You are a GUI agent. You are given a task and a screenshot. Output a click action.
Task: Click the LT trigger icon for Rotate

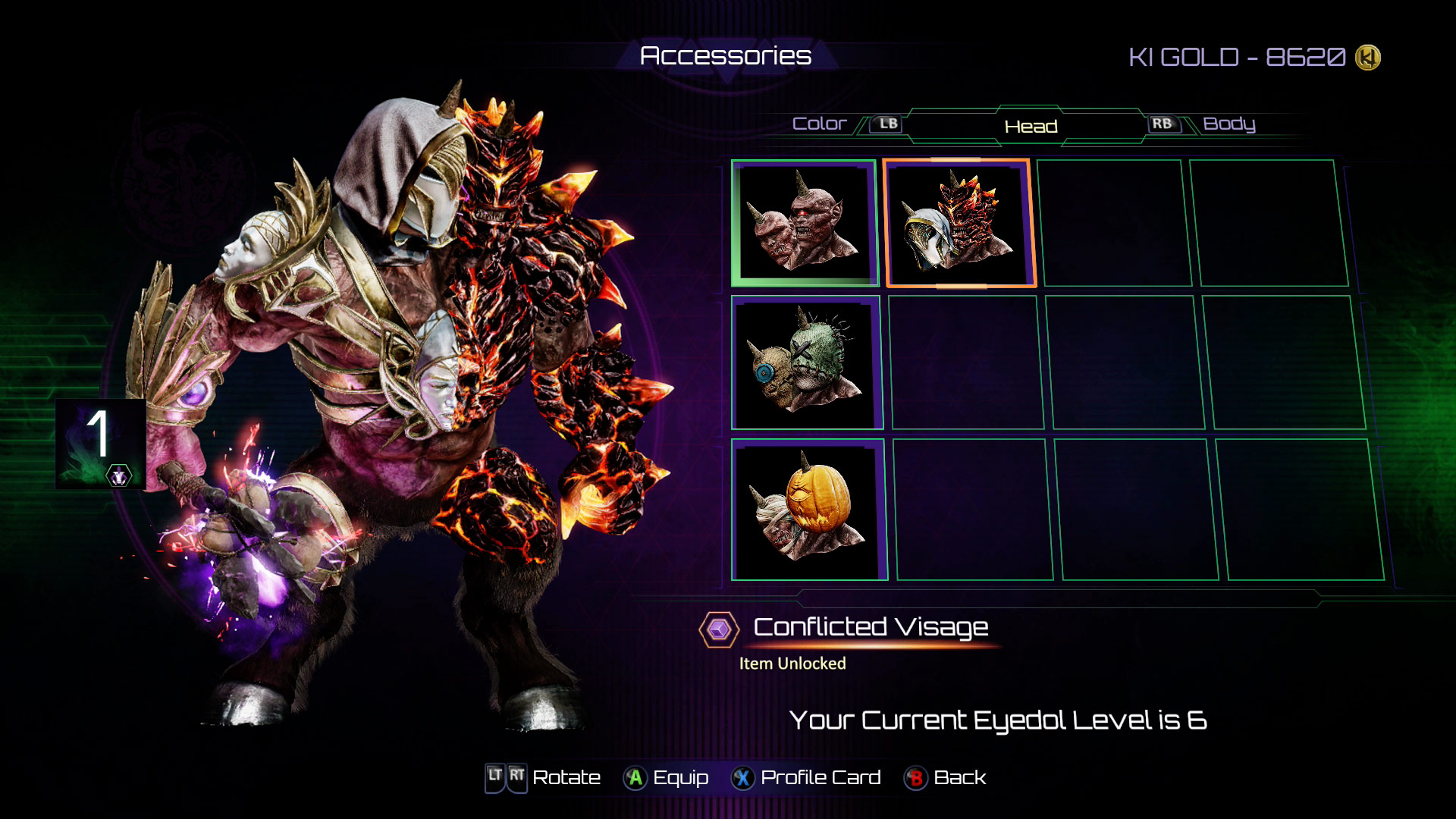pos(493,777)
